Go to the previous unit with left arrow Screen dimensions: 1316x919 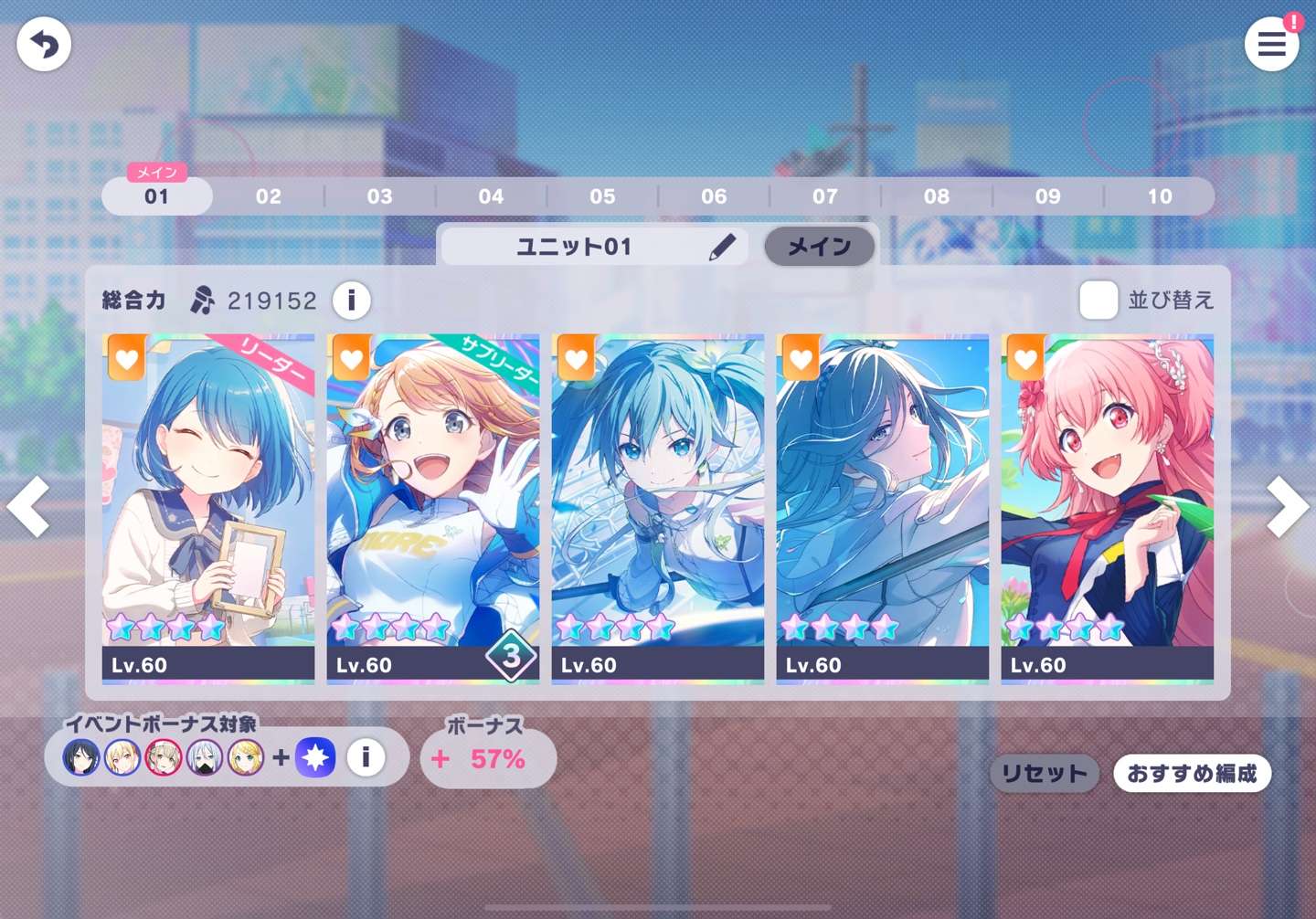(x=29, y=506)
